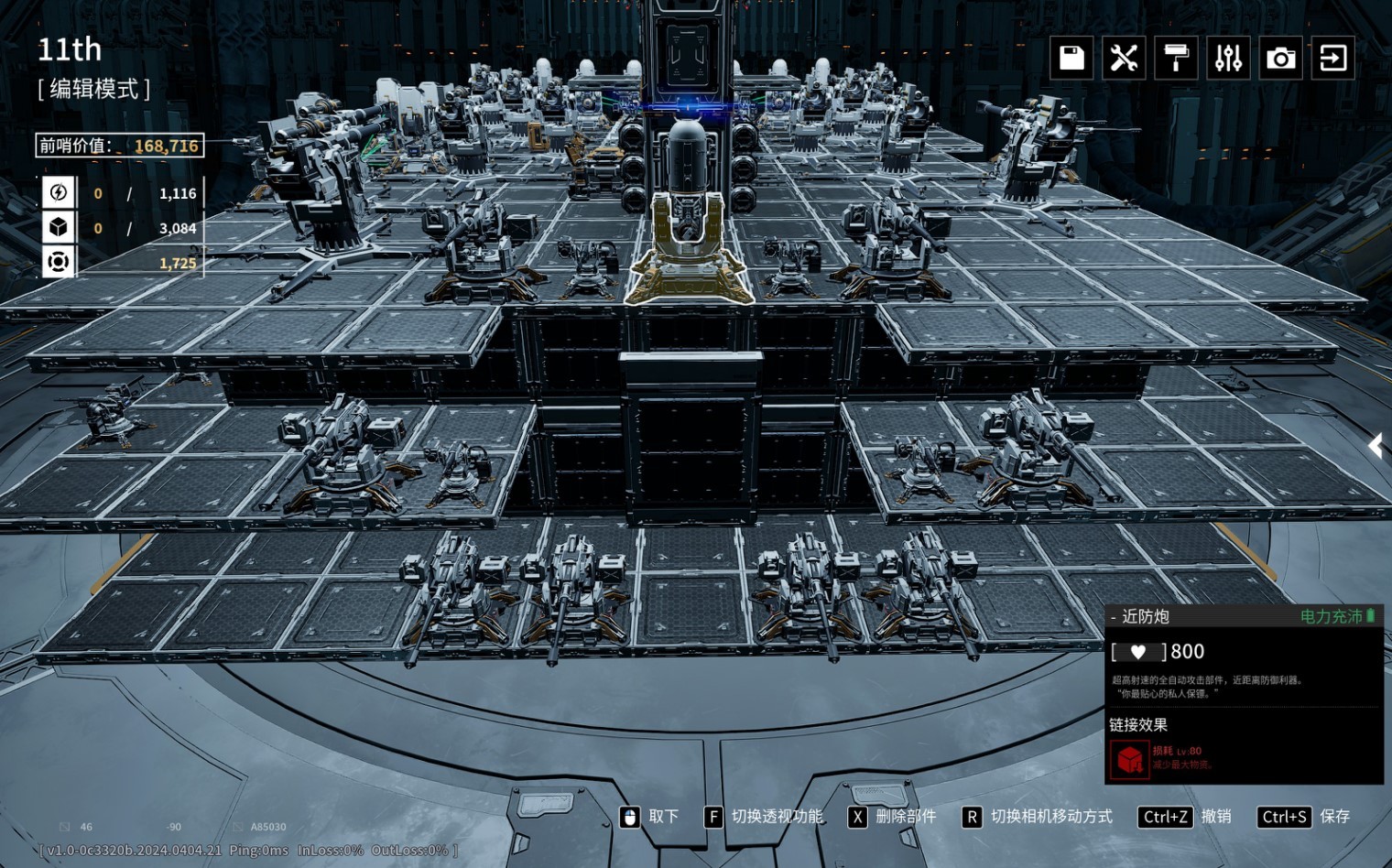Exit edit mode via the arrow-door icon

[x=1332, y=59]
